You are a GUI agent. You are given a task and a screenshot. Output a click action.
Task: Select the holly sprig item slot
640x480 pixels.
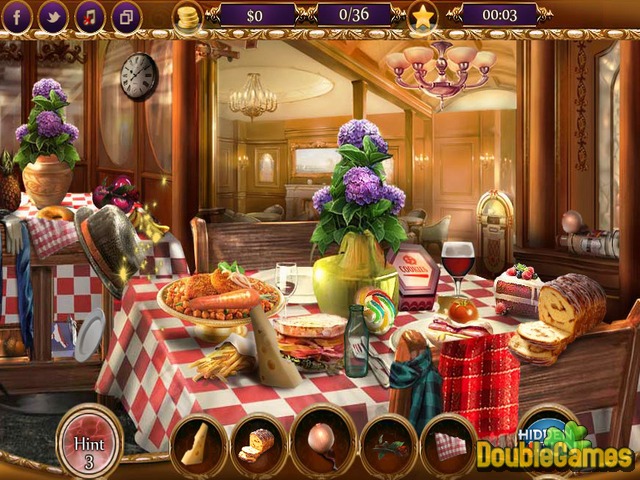click(388, 443)
